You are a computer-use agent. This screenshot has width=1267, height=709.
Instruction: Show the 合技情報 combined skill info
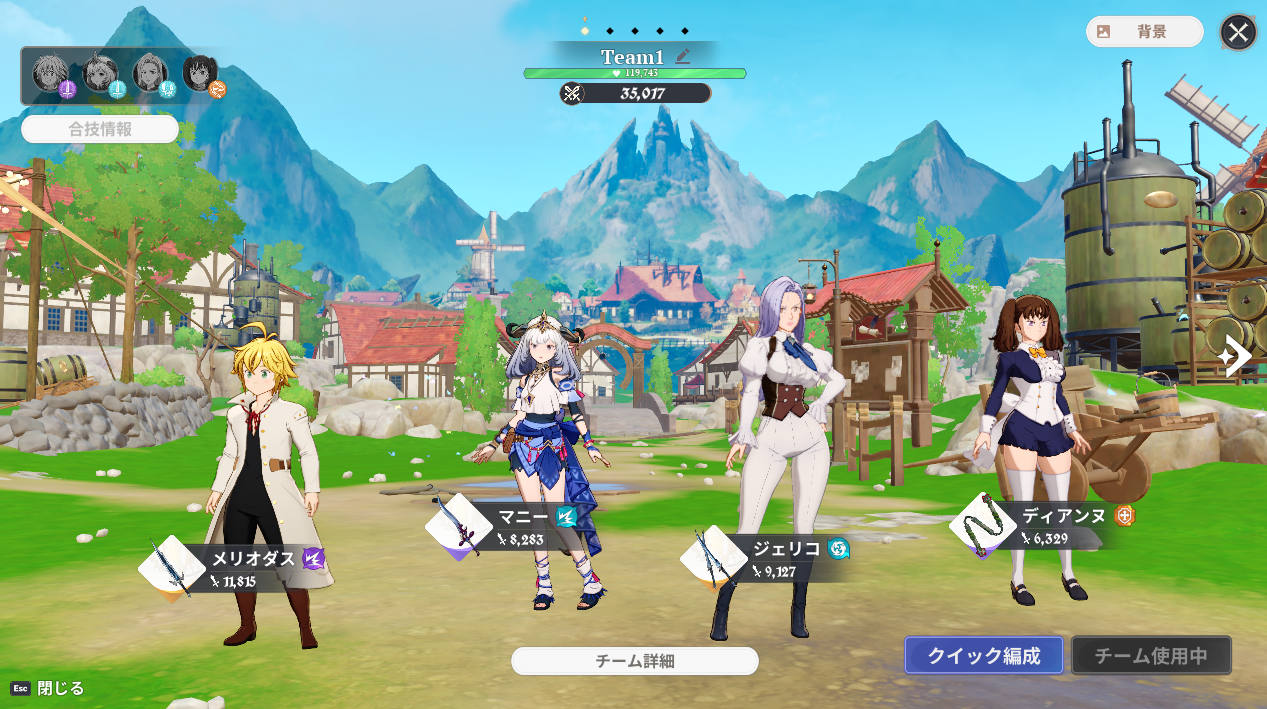pos(100,129)
